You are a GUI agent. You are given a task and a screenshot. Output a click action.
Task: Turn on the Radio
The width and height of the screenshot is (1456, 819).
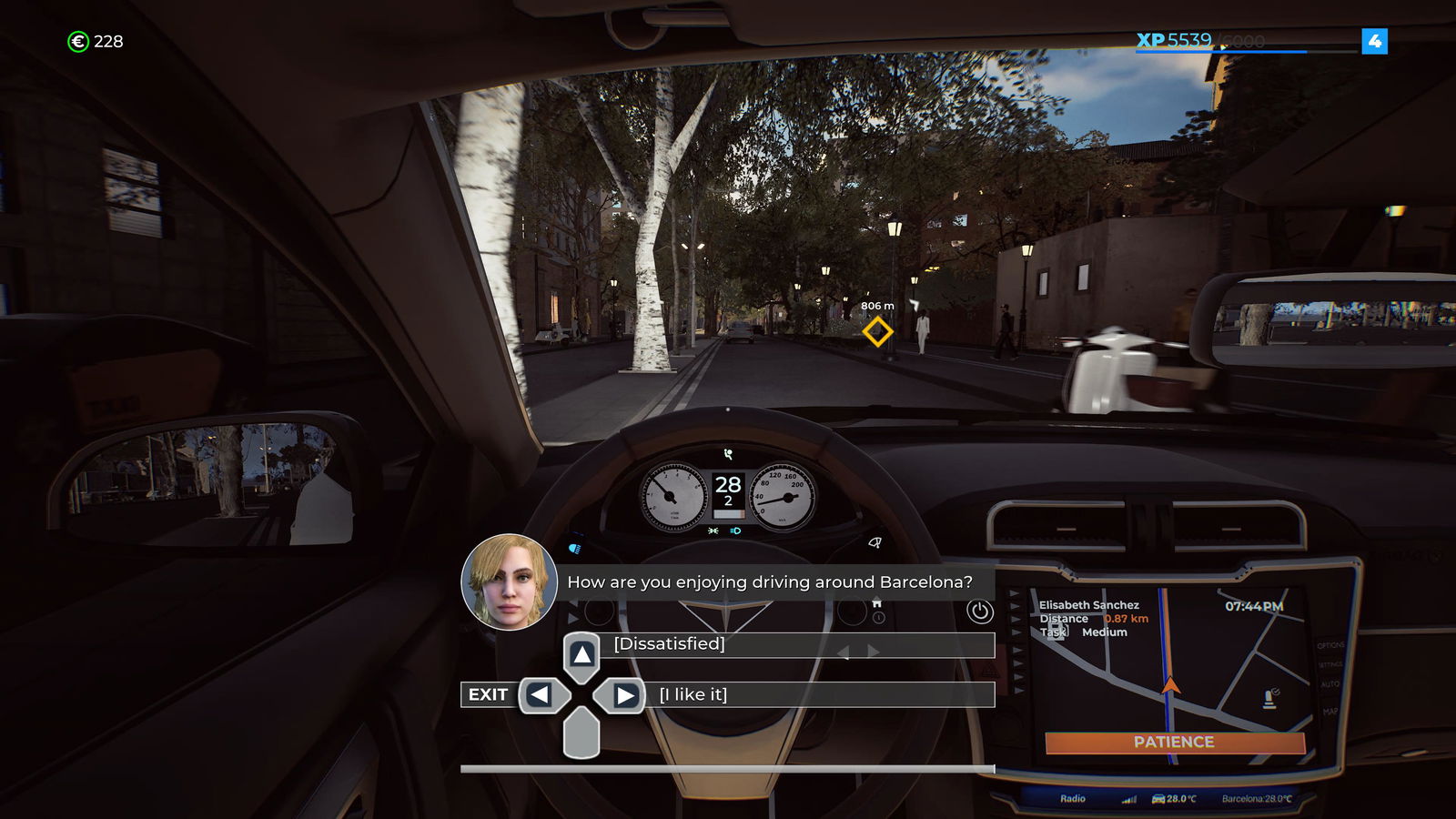(1073, 798)
